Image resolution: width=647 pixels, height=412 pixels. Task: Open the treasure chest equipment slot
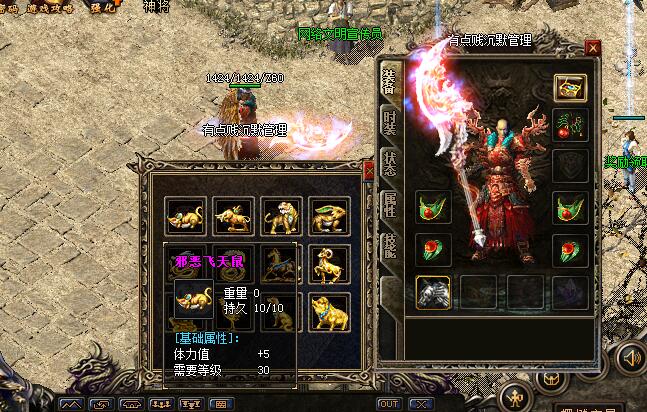click(570, 89)
